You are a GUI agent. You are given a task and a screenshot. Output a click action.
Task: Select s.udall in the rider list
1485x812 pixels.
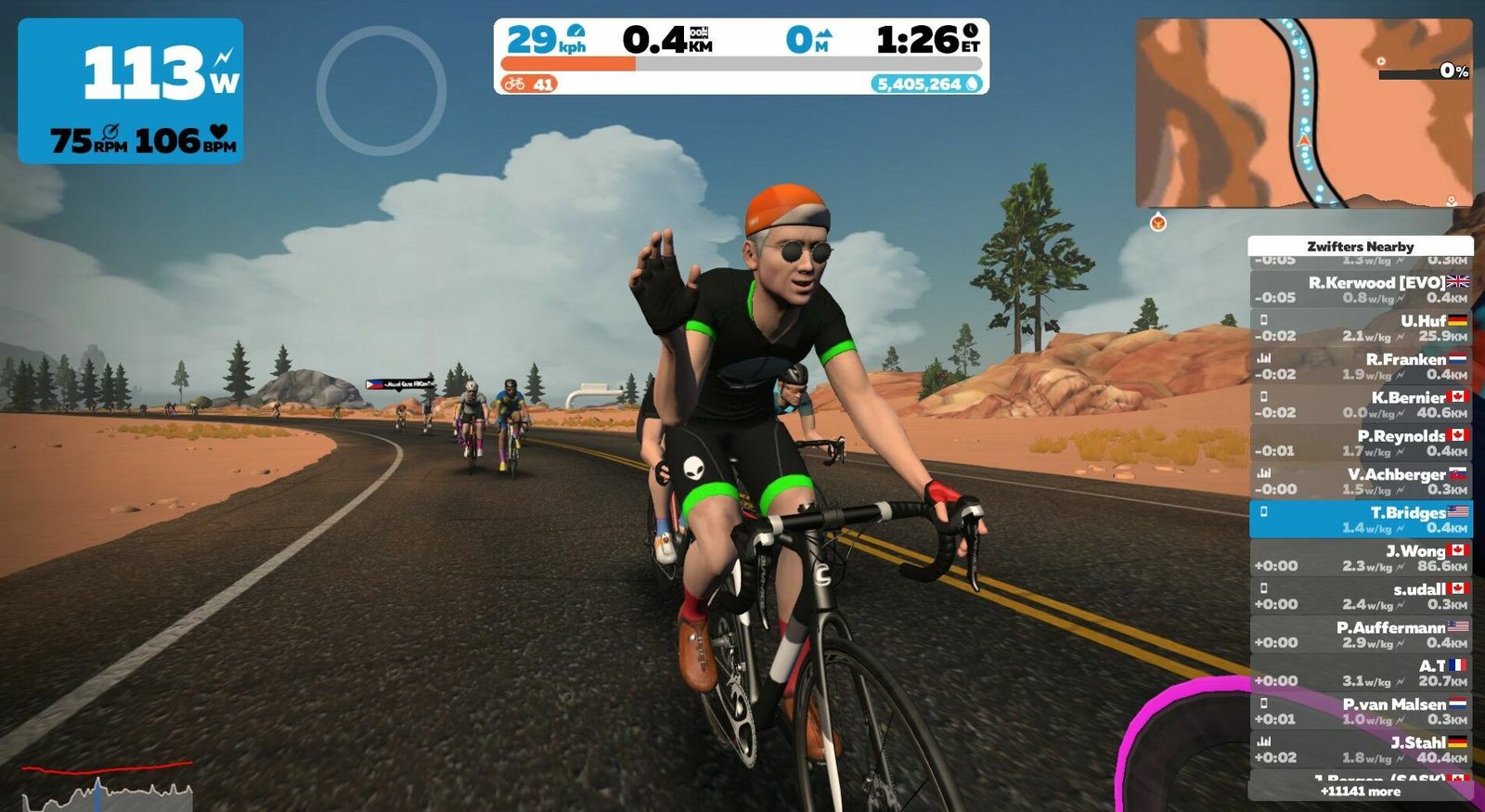pyautogui.click(x=1360, y=596)
